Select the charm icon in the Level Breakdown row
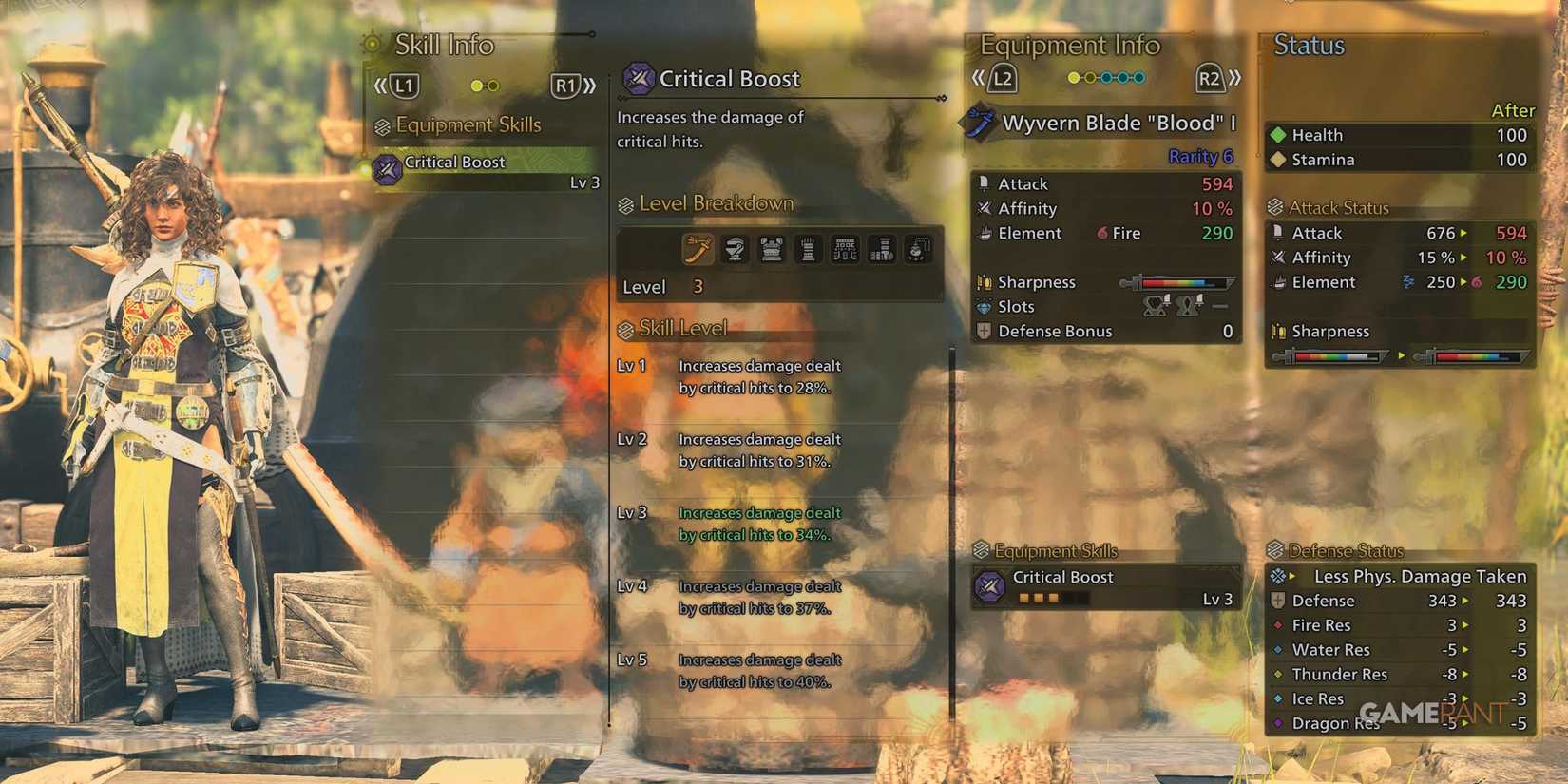Viewport: 1568px width, 784px height. coord(917,249)
